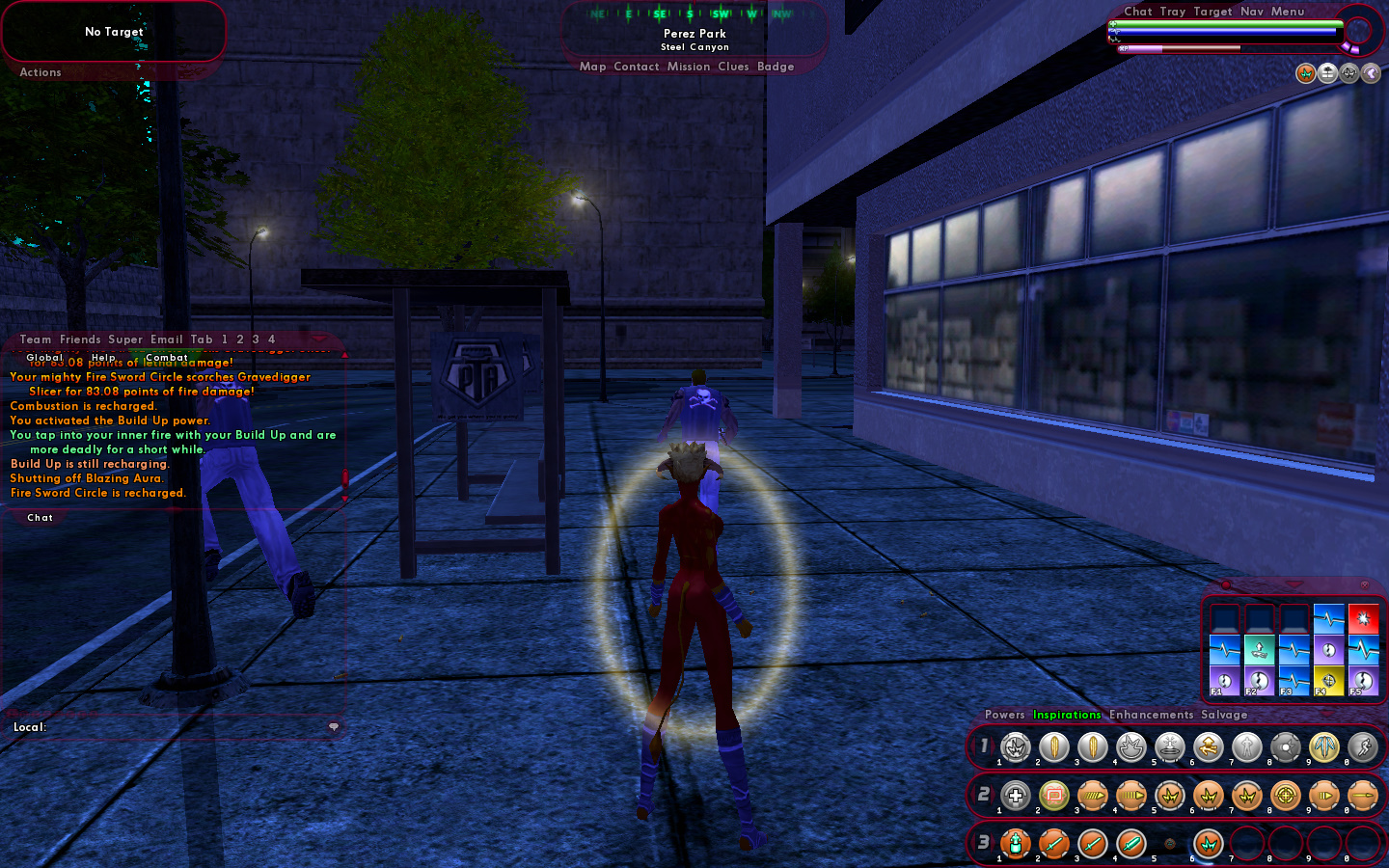Activate the white cross power in tray 2
This screenshot has height=868, width=1389.
pos(1015,796)
